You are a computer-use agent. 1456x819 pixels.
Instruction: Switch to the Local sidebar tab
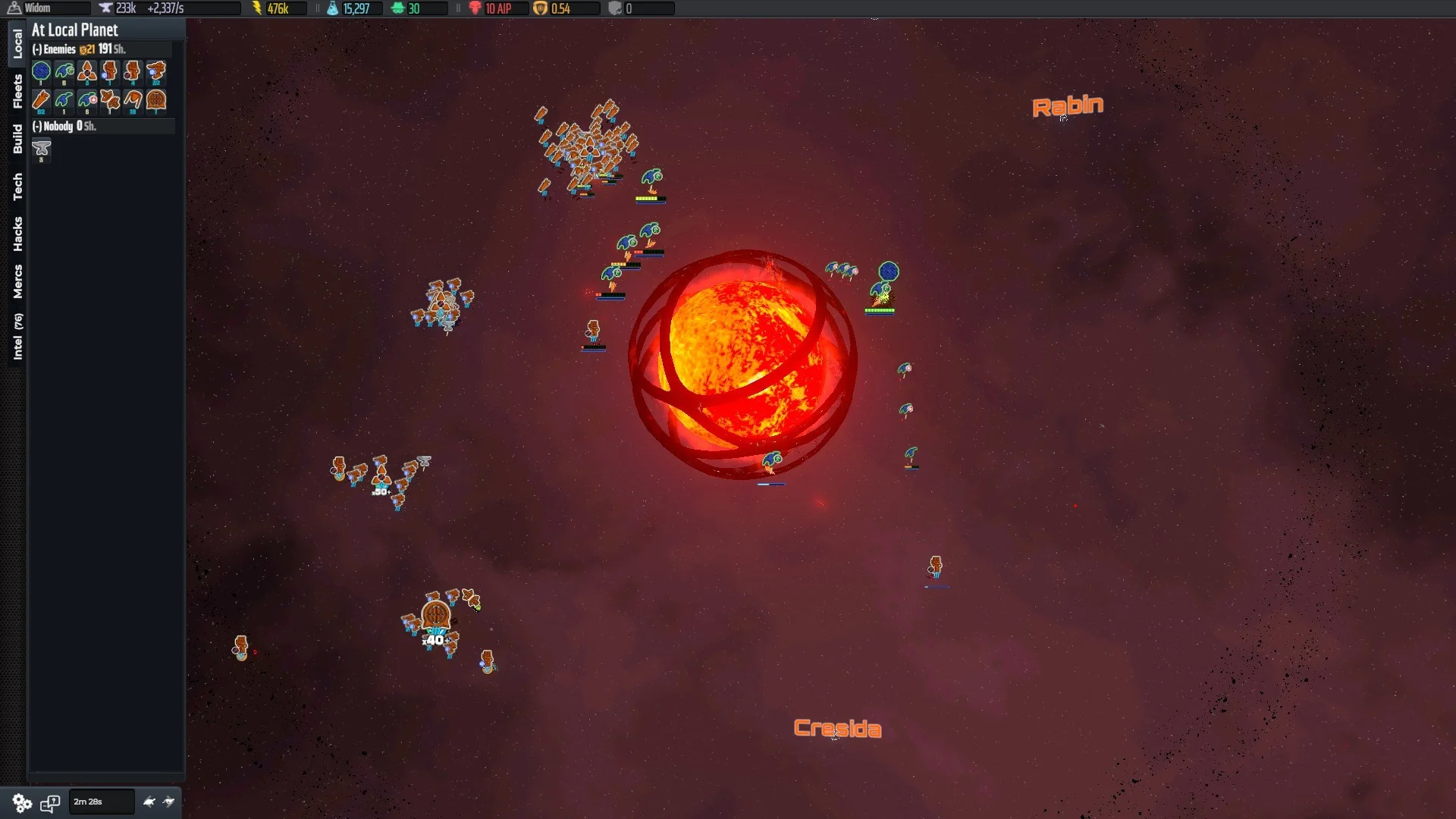pos(17,43)
